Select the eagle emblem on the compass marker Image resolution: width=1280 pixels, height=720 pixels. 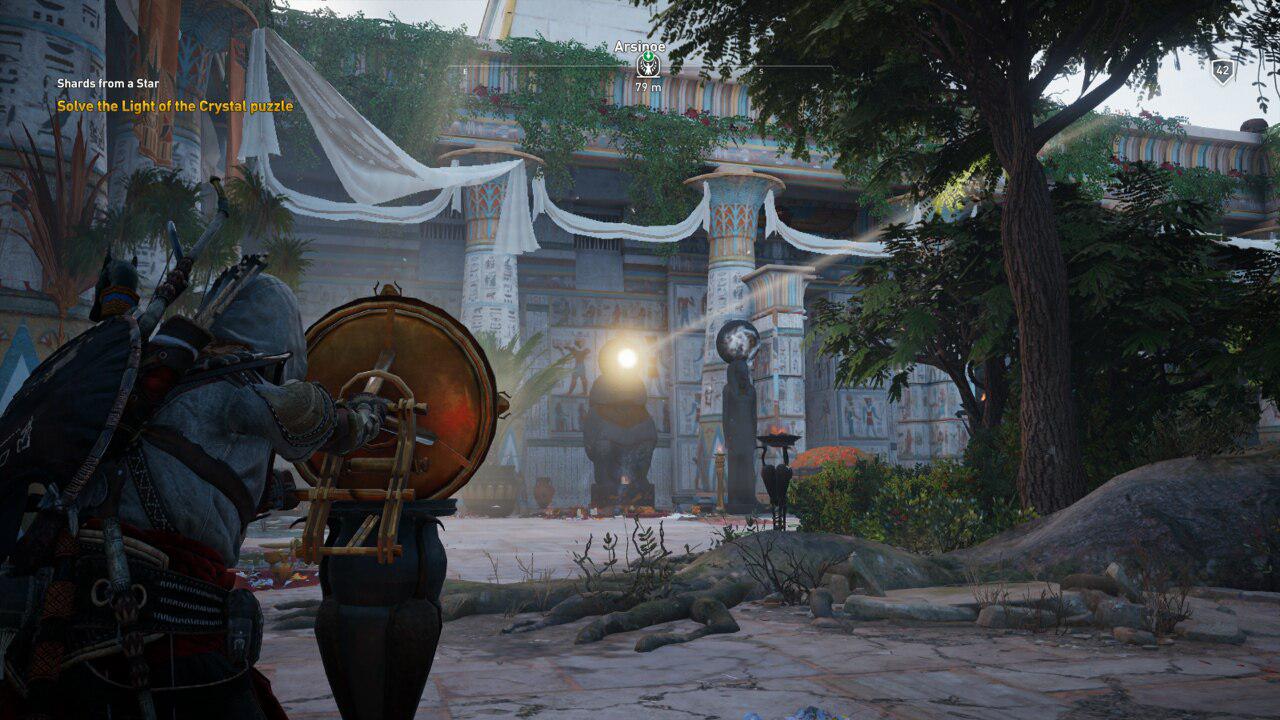[648, 69]
